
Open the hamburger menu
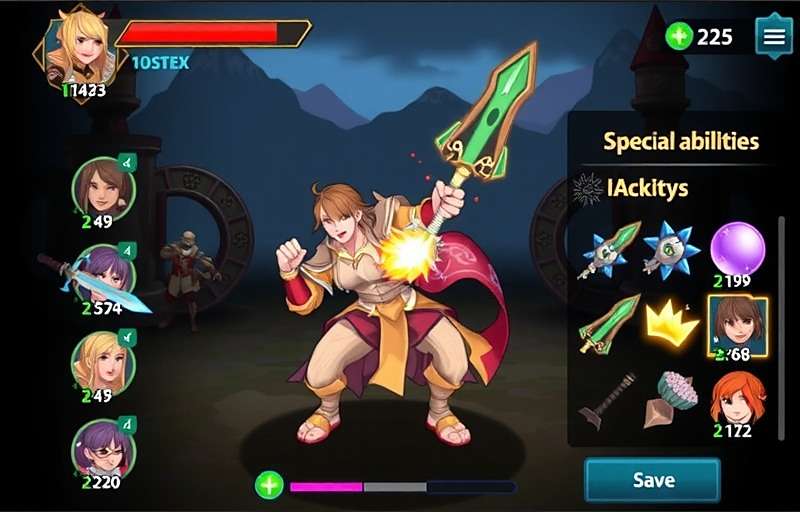[x=773, y=37]
